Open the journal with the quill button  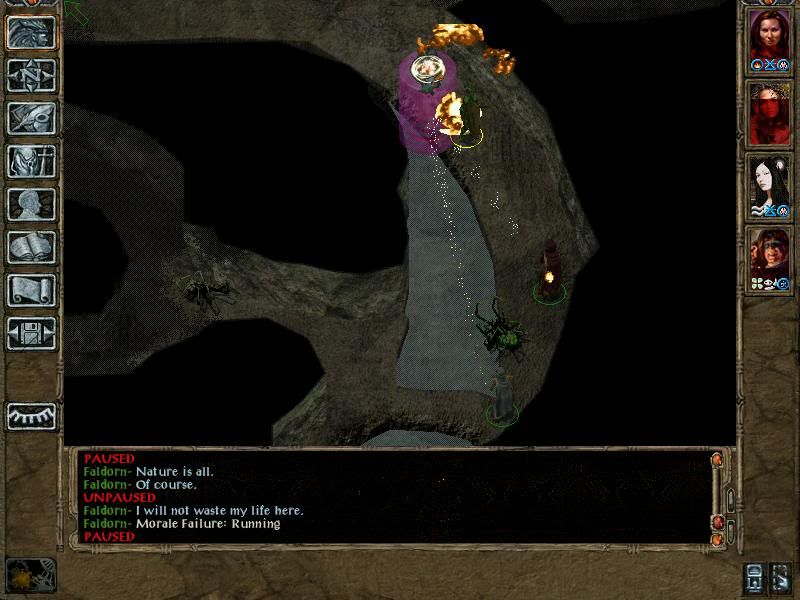pos(32,118)
